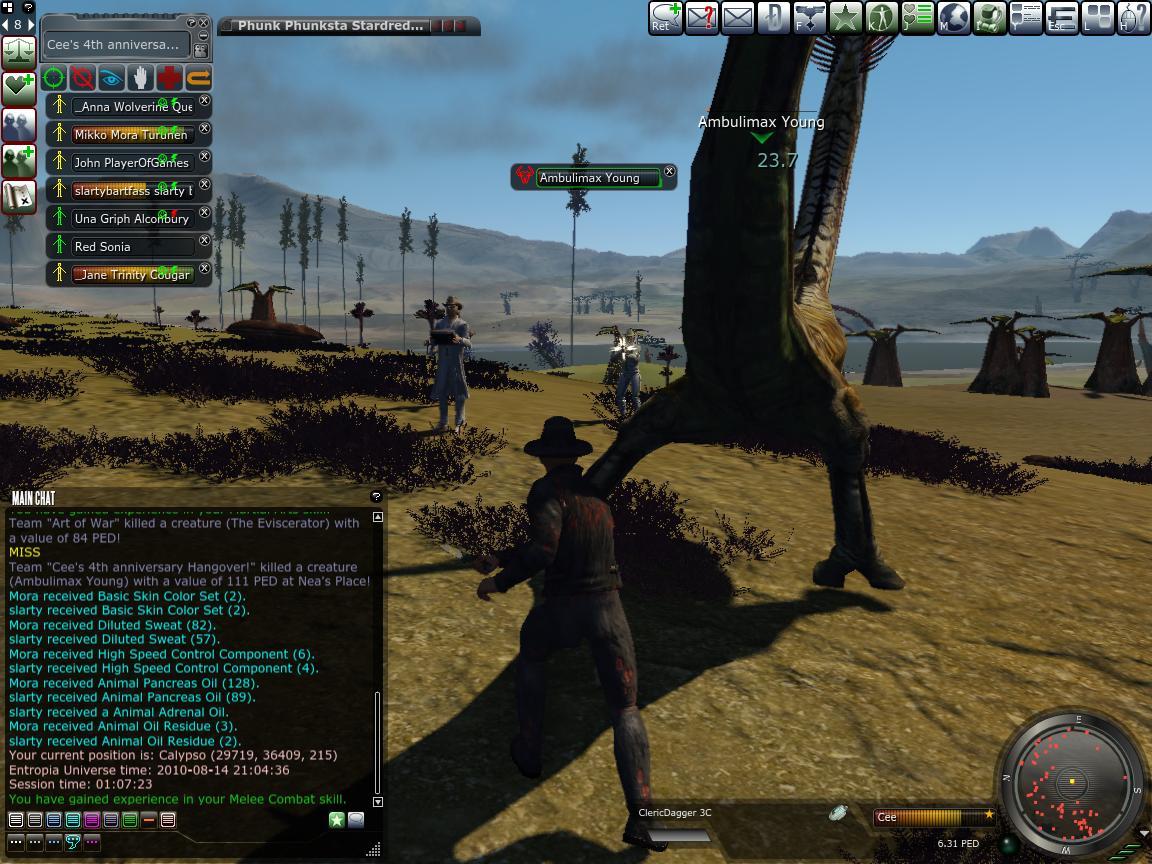Open the scales icon on left sidebar
1152x864 pixels.
click(19, 53)
